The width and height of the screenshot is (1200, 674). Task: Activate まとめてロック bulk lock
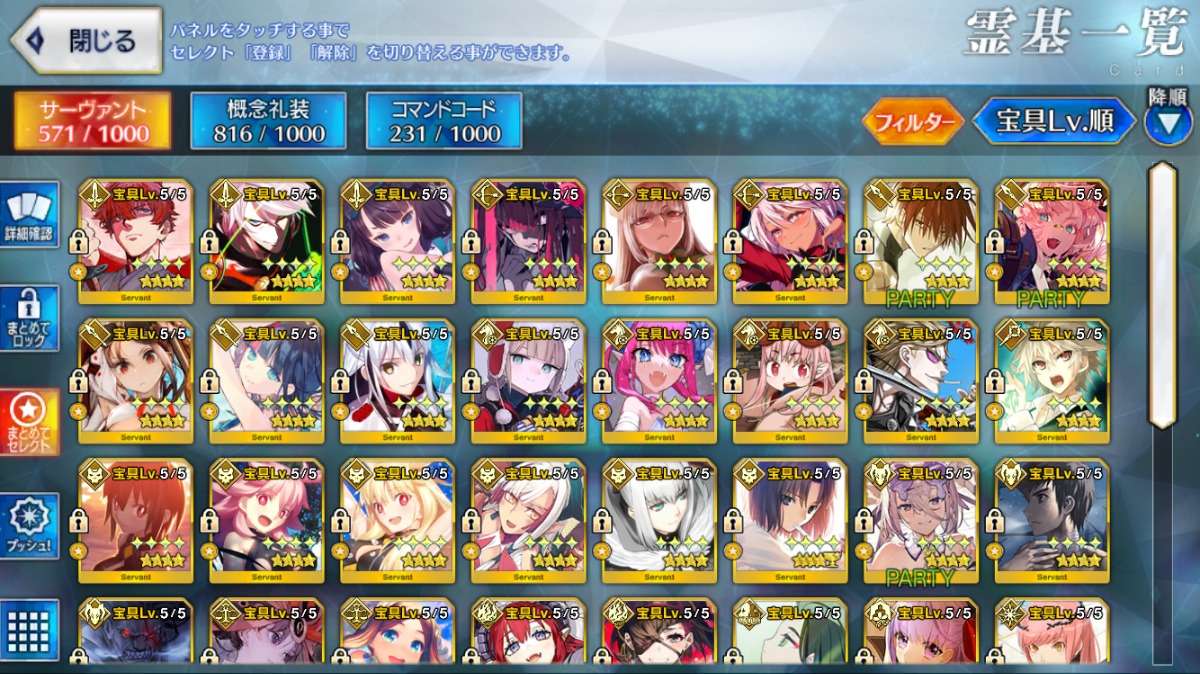click(x=28, y=318)
